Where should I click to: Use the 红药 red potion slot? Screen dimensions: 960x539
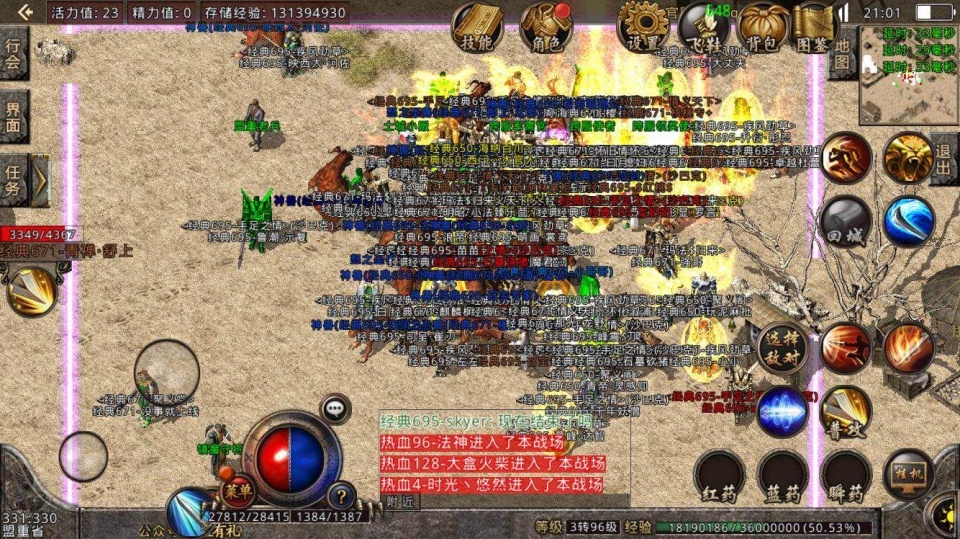point(722,476)
